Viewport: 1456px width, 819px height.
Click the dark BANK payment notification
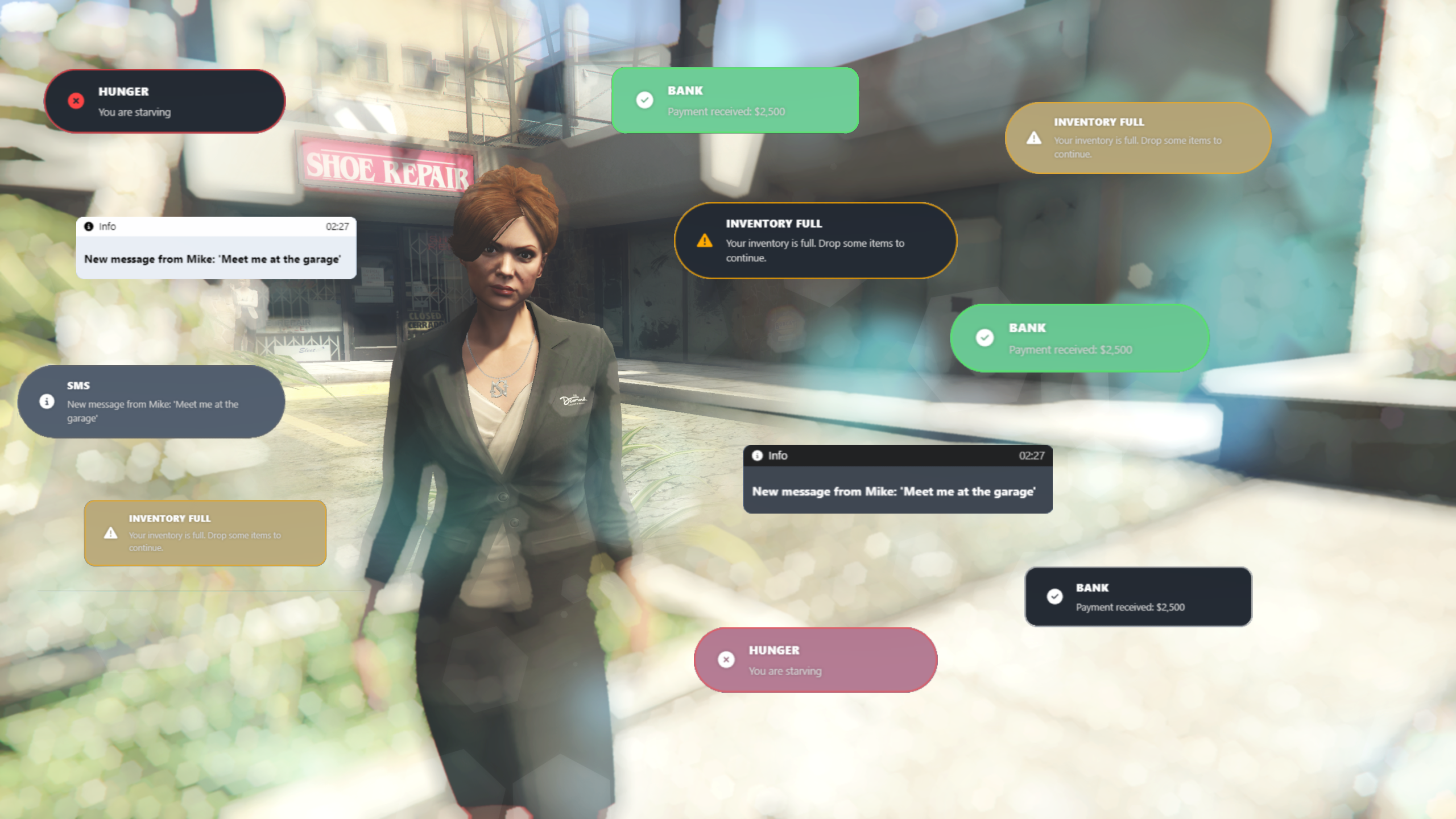point(1138,597)
